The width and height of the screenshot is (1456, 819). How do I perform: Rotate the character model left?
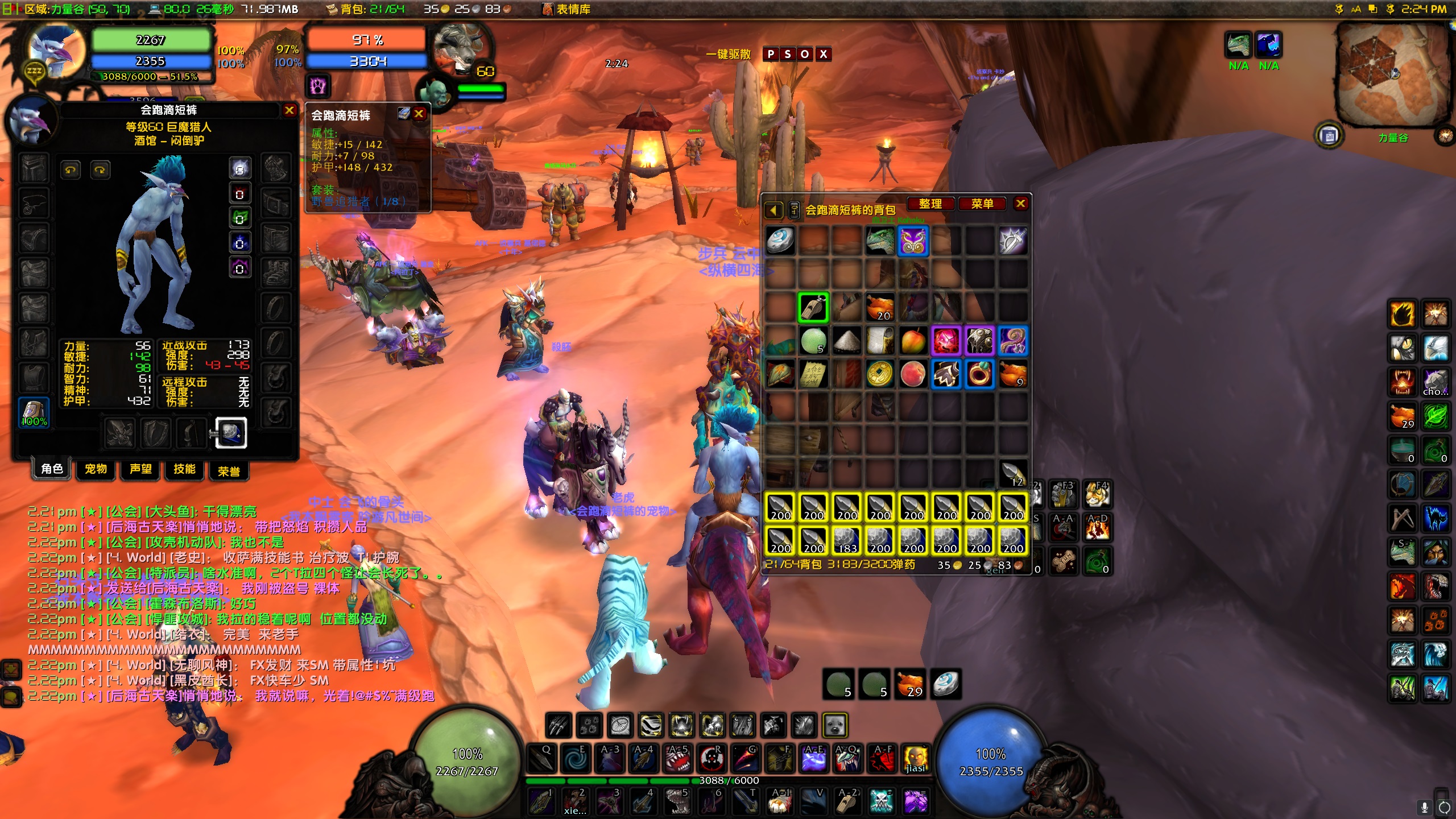(x=71, y=170)
